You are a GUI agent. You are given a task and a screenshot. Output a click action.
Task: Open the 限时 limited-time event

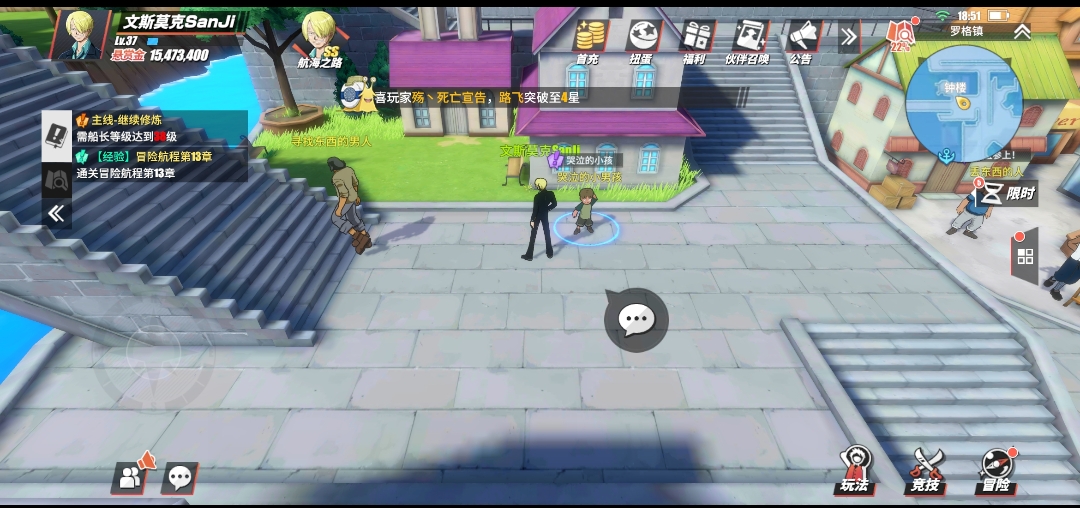pos(1006,193)
